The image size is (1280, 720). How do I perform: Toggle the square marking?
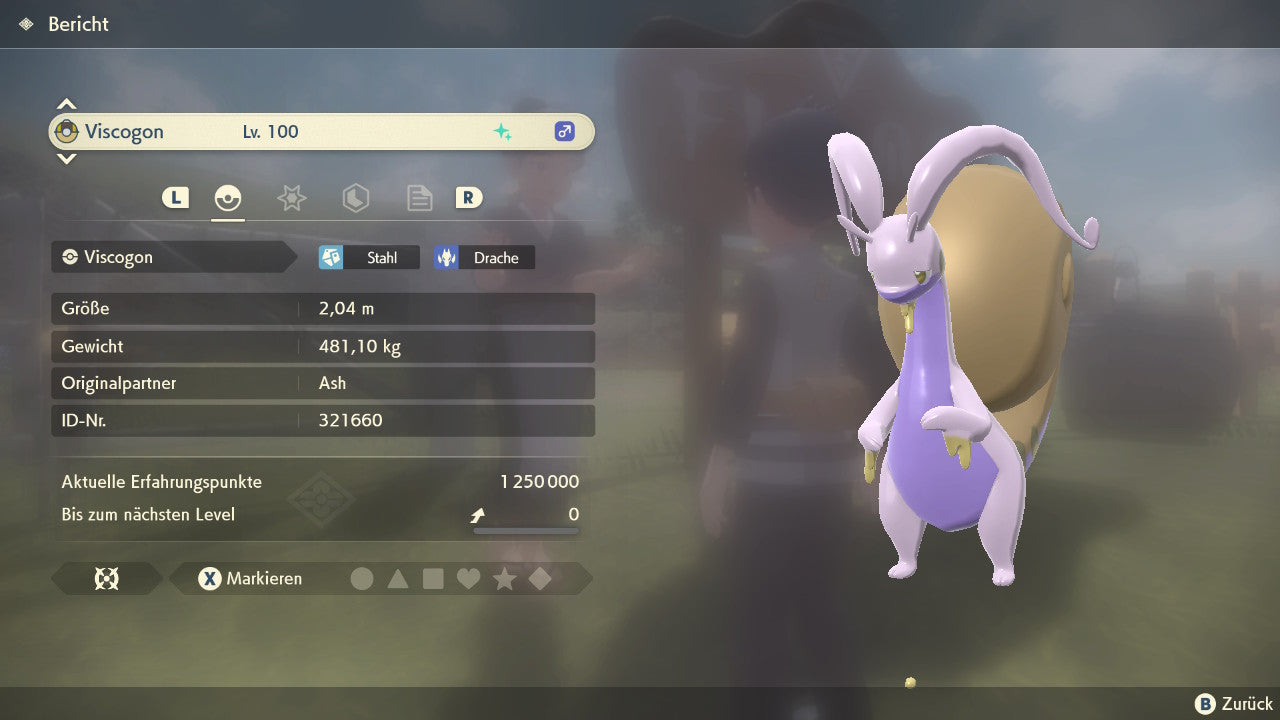(433, 578)
